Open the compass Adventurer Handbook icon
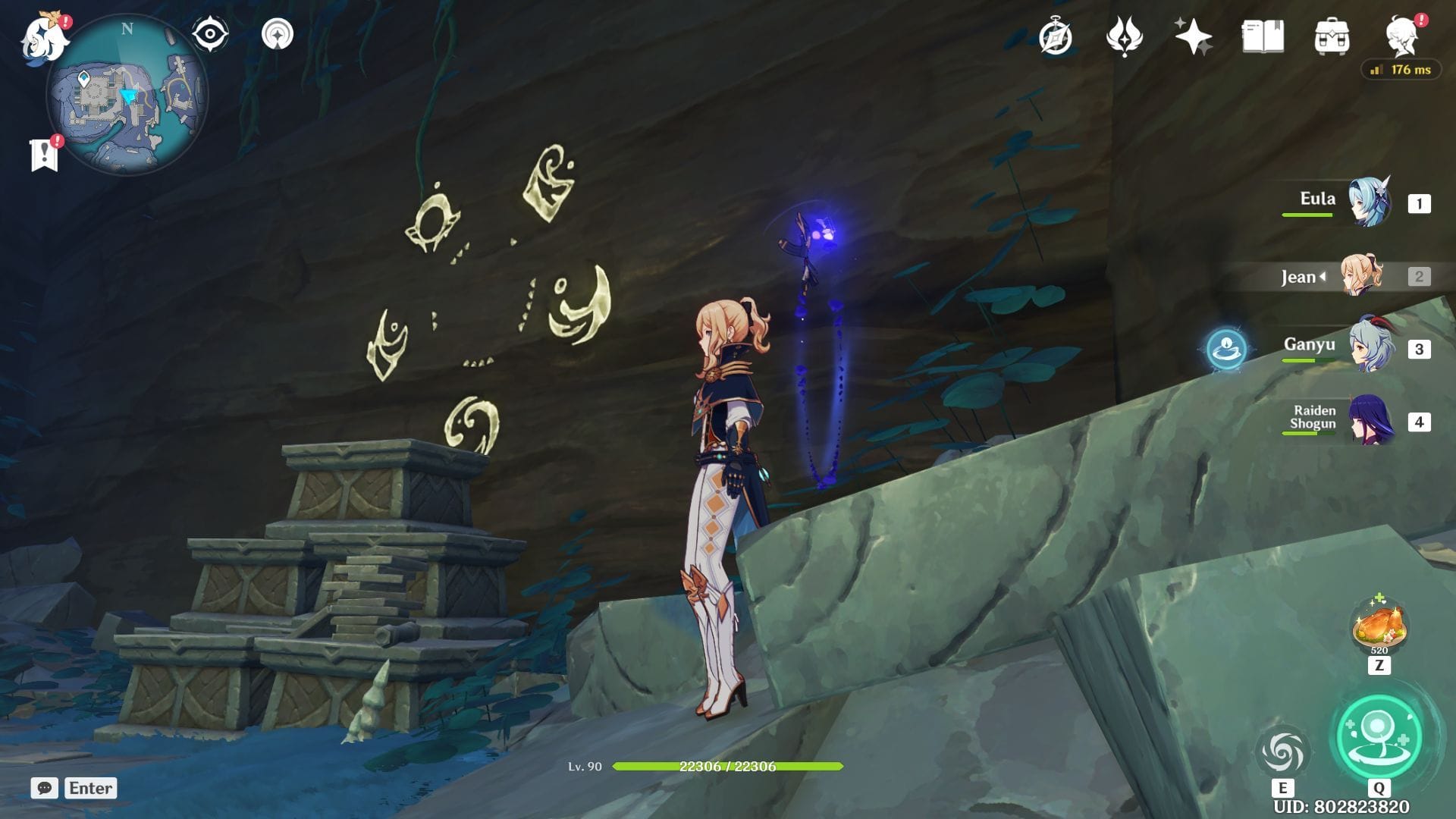 click(1056, 37)
